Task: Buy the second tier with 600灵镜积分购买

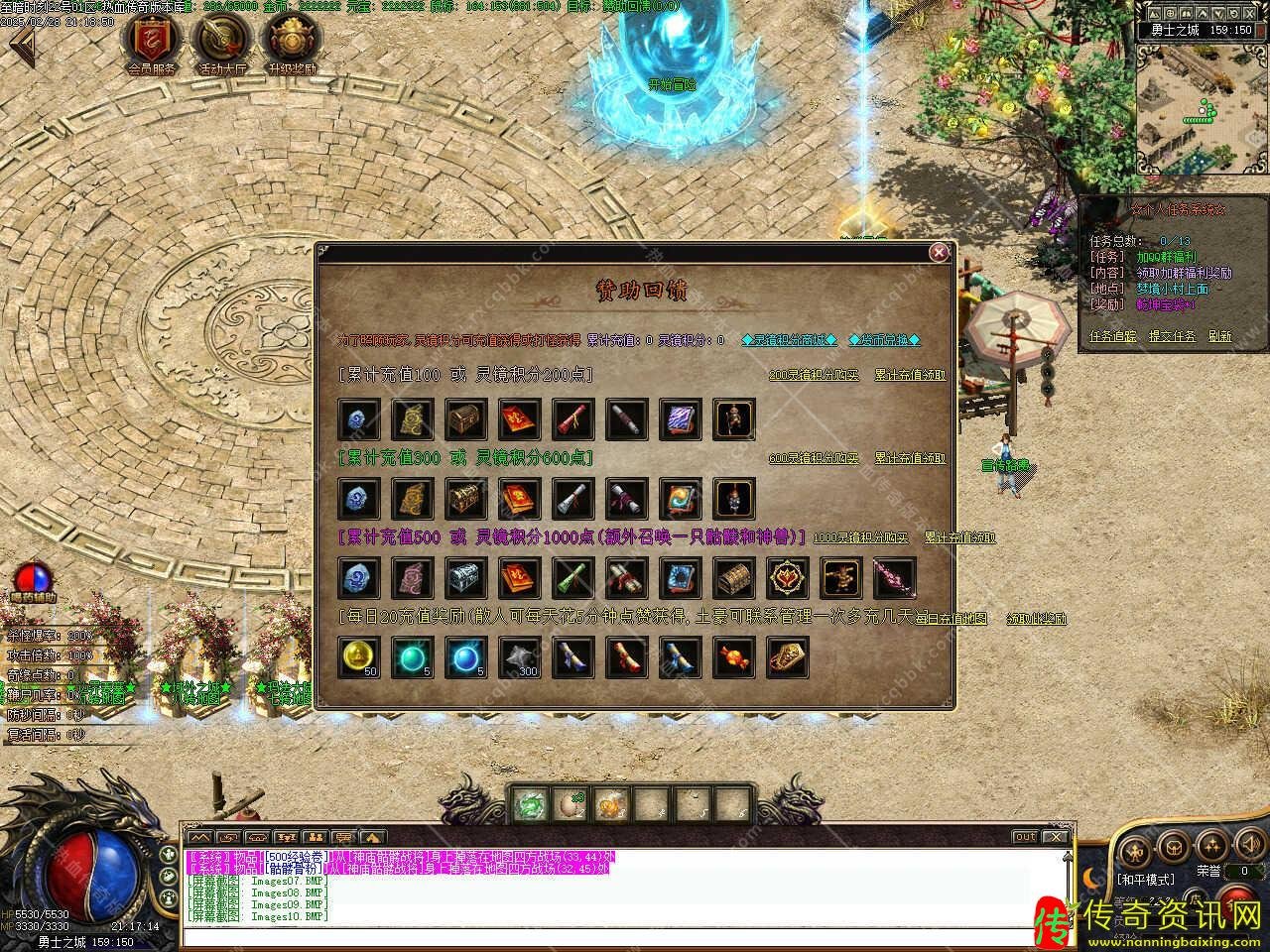Action: [815, 458]
